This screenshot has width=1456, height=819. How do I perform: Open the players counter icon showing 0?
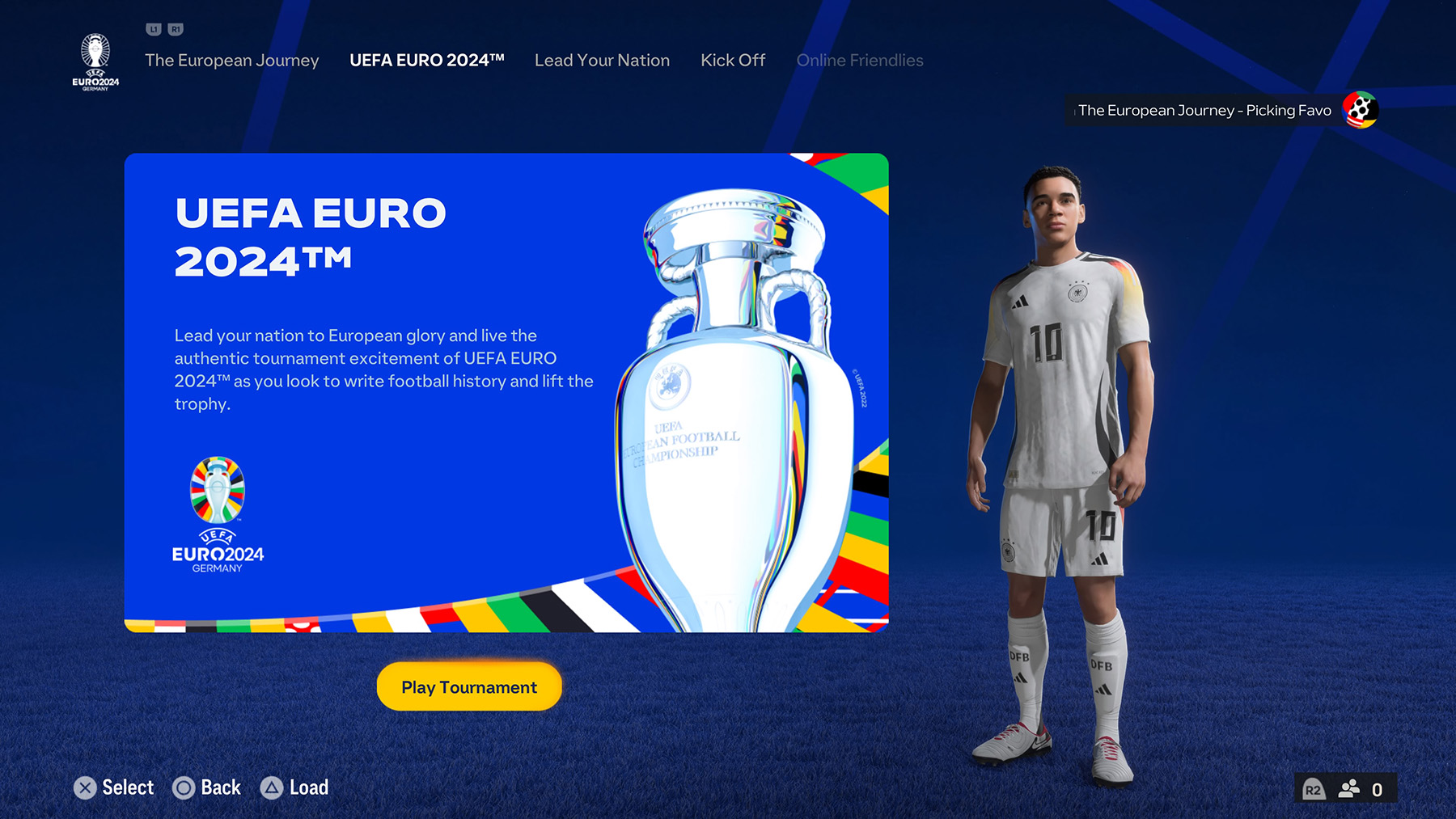coord(1348,789)
